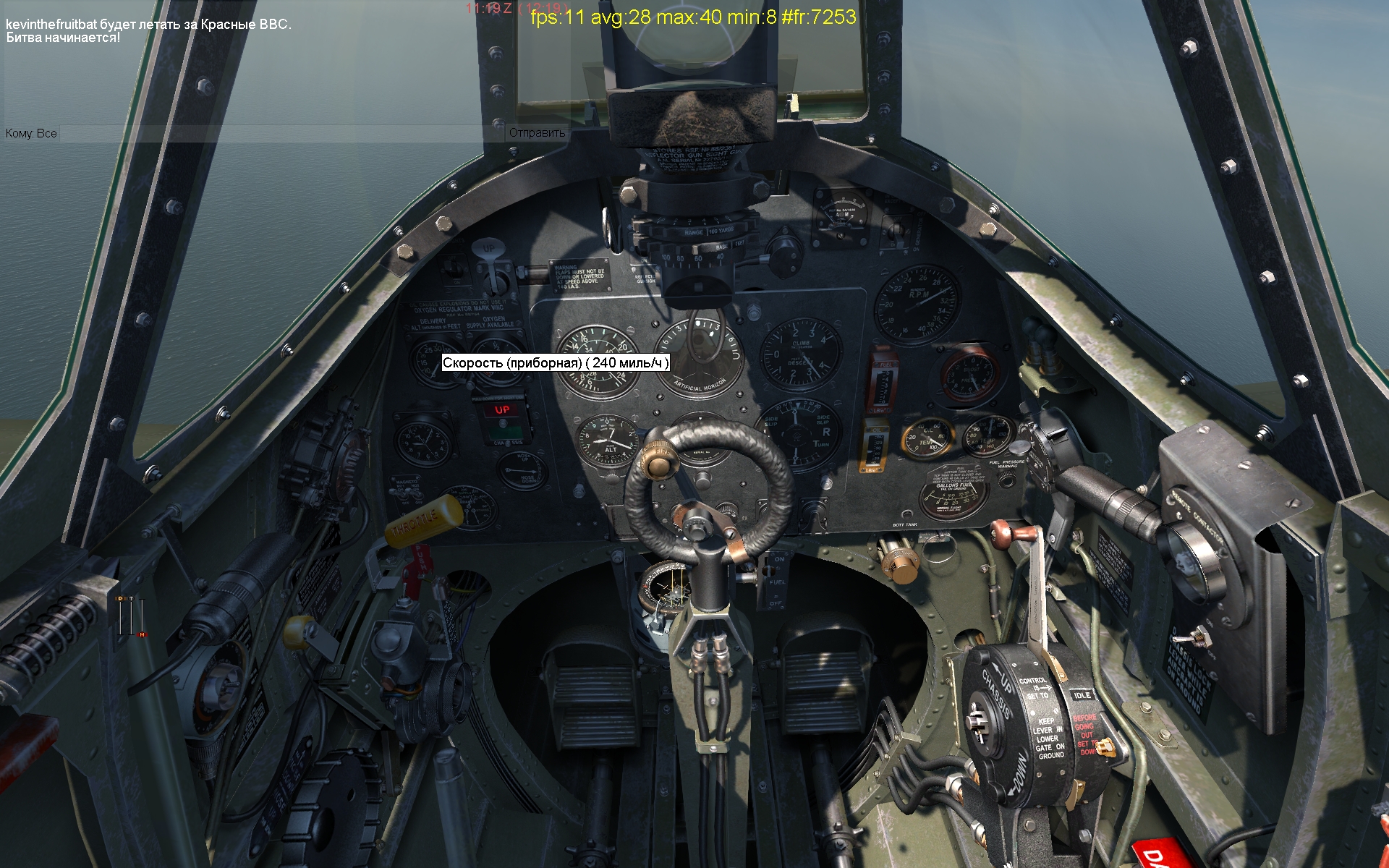Focus the chat message input field

click(x=282, y=134)
